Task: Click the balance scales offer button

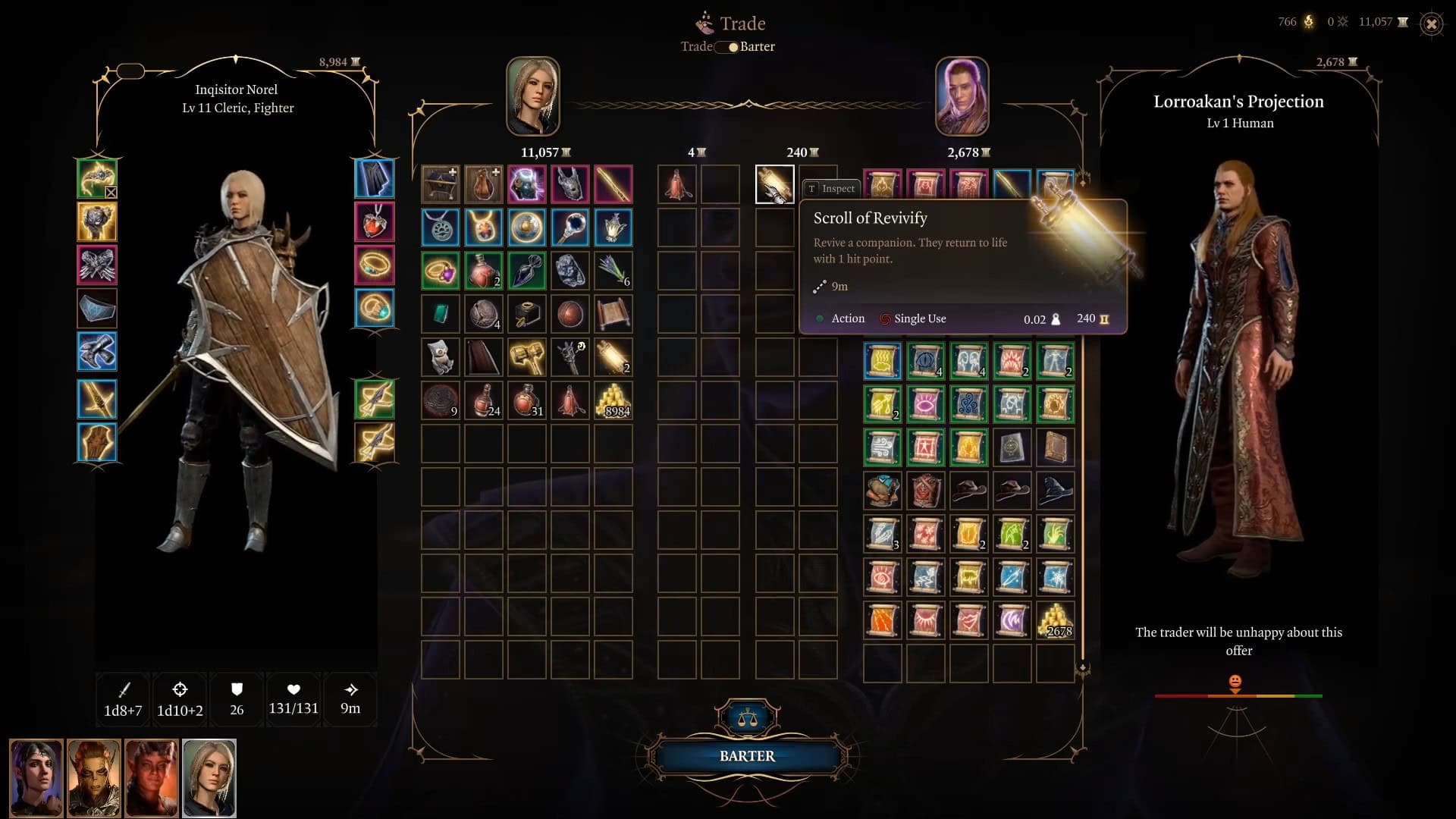Action: [747, 717]
